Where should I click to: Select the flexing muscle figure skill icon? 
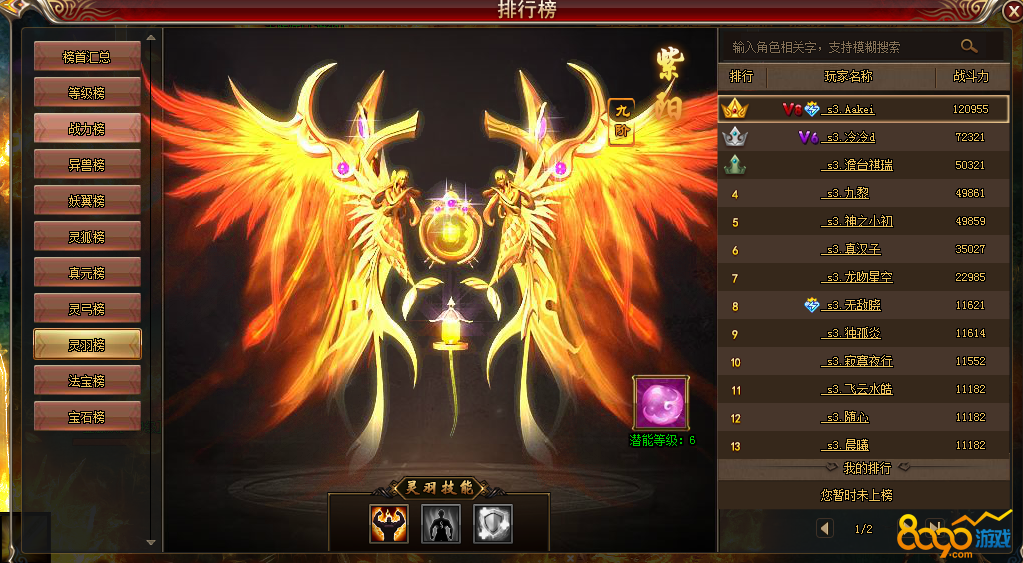pyautogui.click(x=389, y=523)
